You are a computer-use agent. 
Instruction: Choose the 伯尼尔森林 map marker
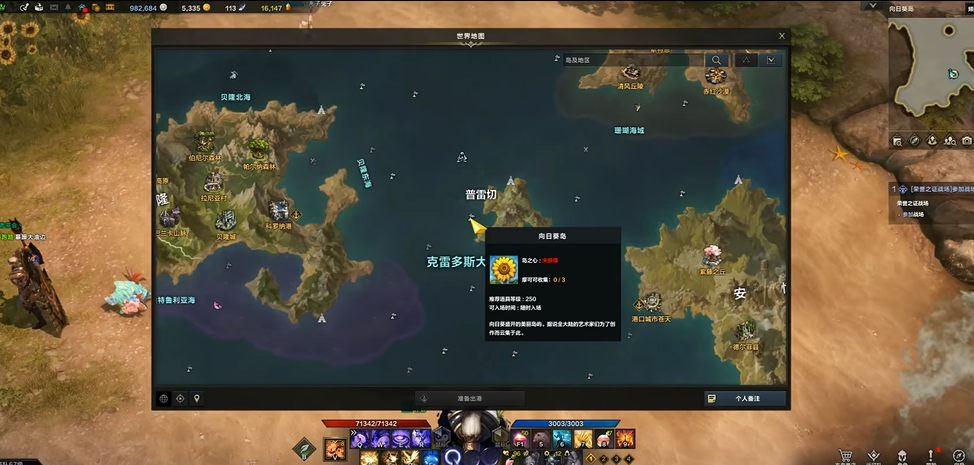205,141
